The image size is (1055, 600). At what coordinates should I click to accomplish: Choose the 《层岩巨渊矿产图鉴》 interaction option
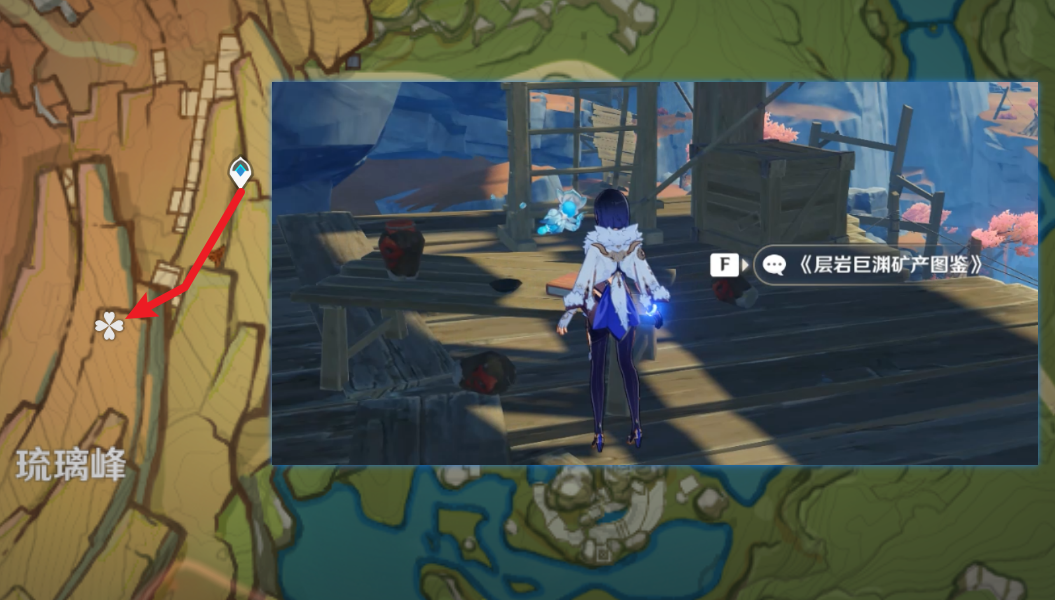pos(873,265)
